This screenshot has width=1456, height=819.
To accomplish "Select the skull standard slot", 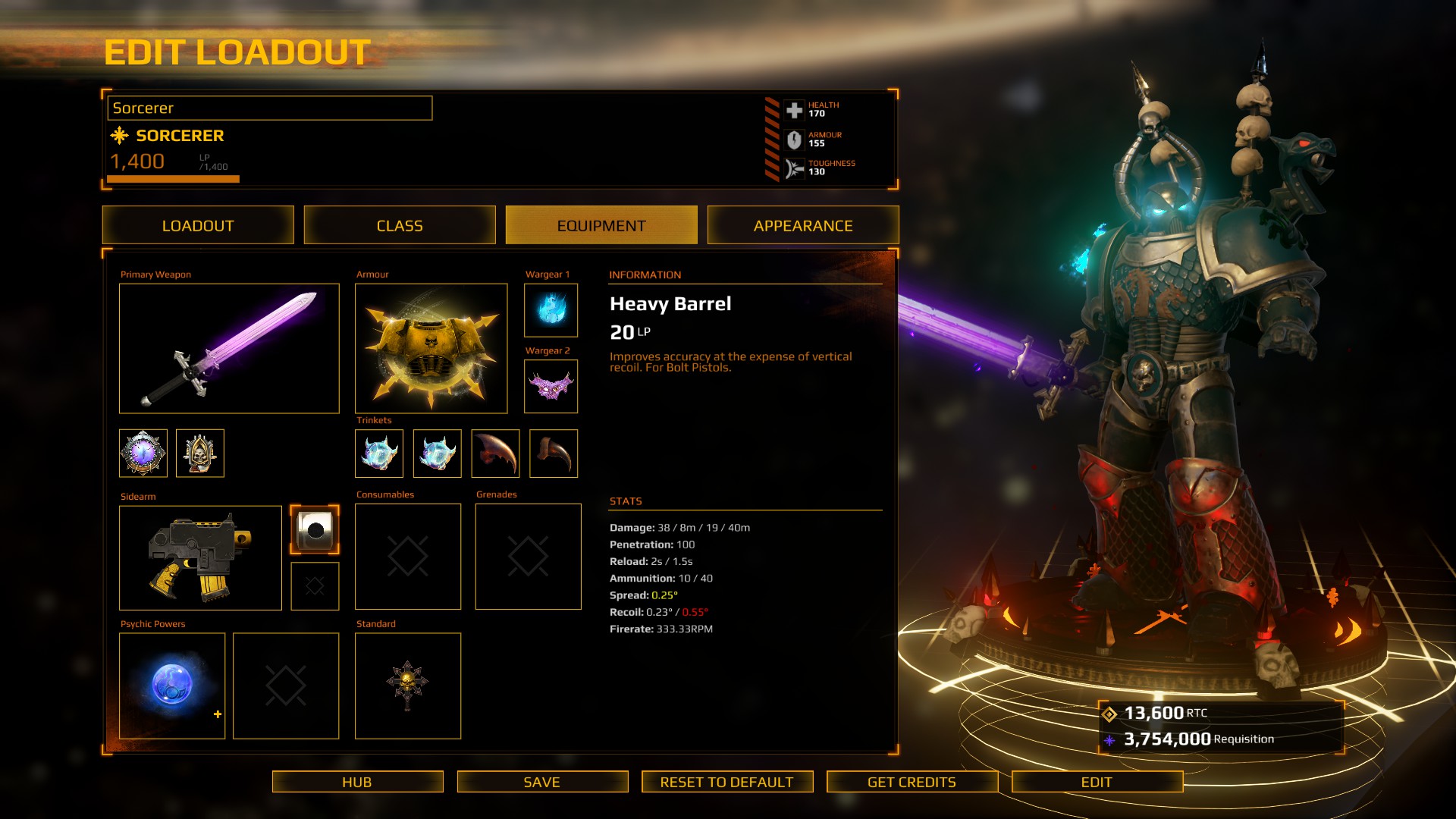I will (x=408, y=686).
